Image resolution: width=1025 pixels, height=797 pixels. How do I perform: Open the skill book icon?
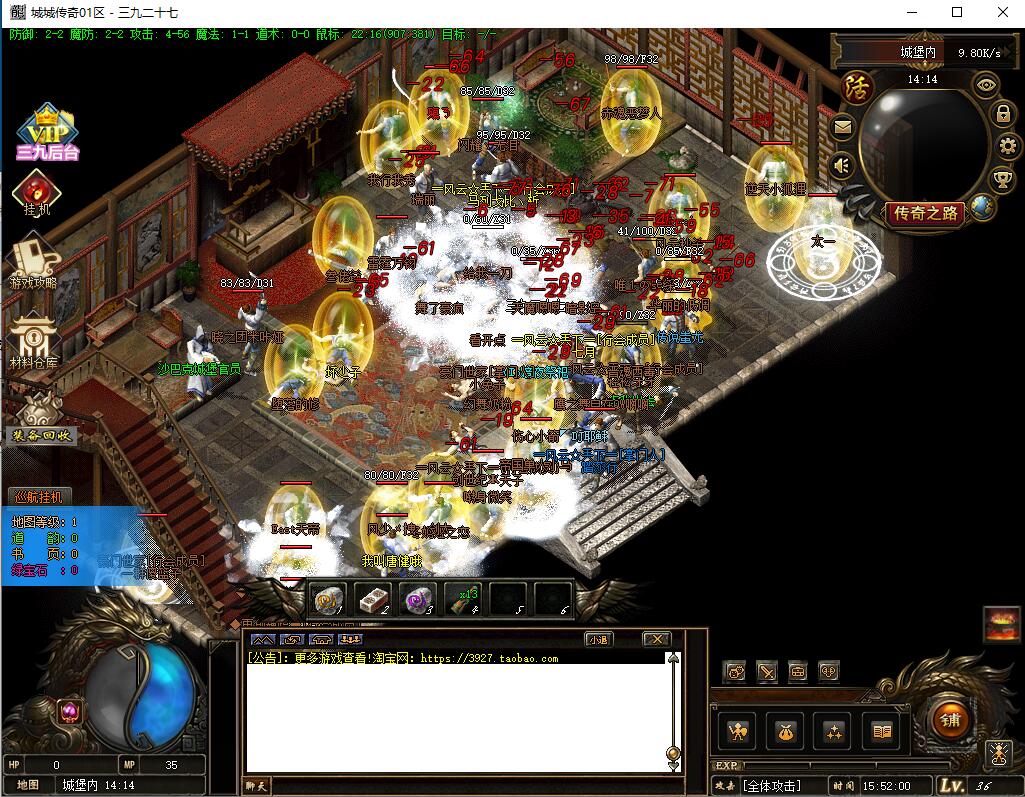[881, 732]
